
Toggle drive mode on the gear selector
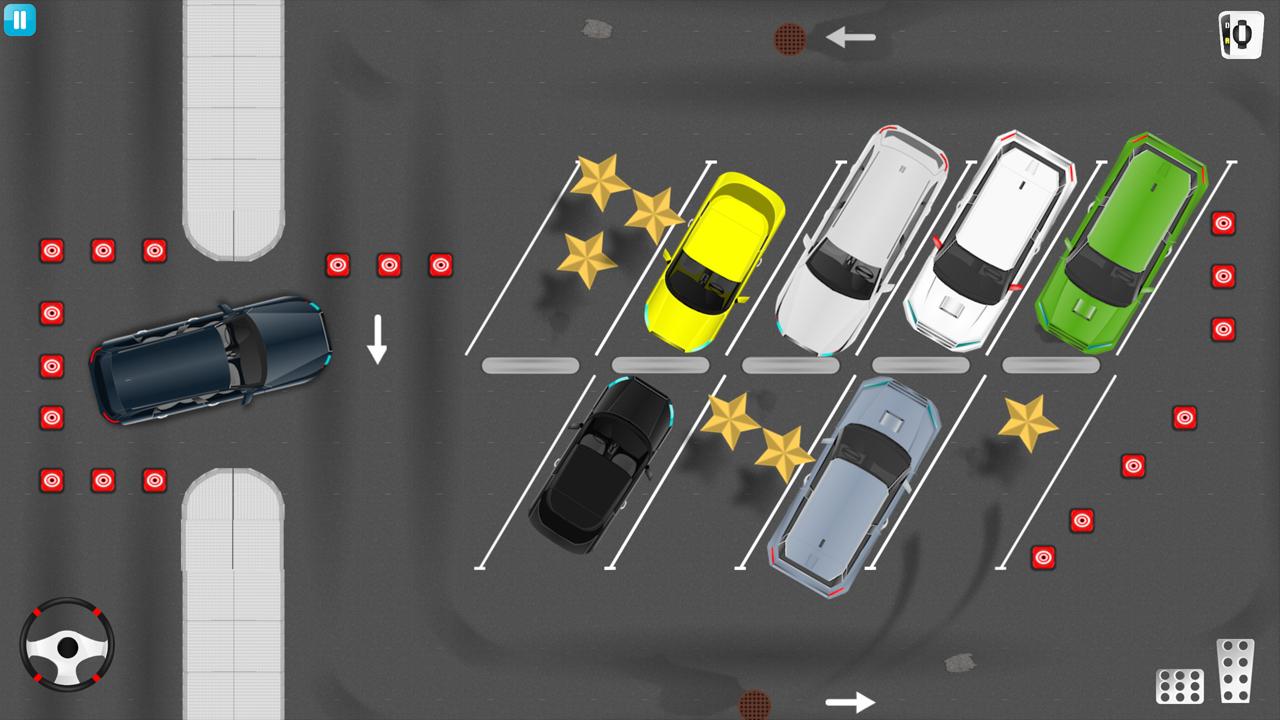click(x=1240, y=33)
